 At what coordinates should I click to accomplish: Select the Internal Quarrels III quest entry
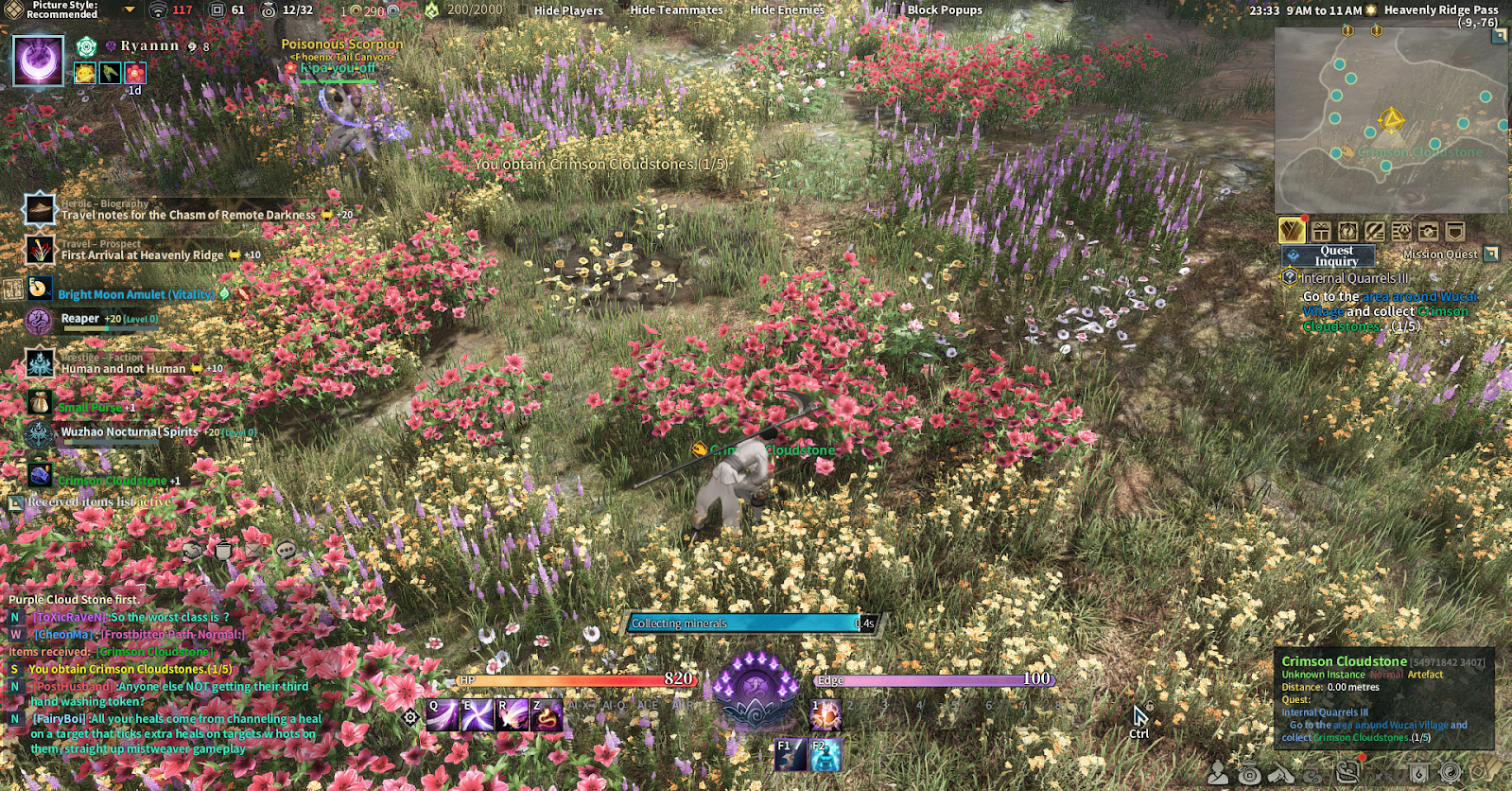1354,278
